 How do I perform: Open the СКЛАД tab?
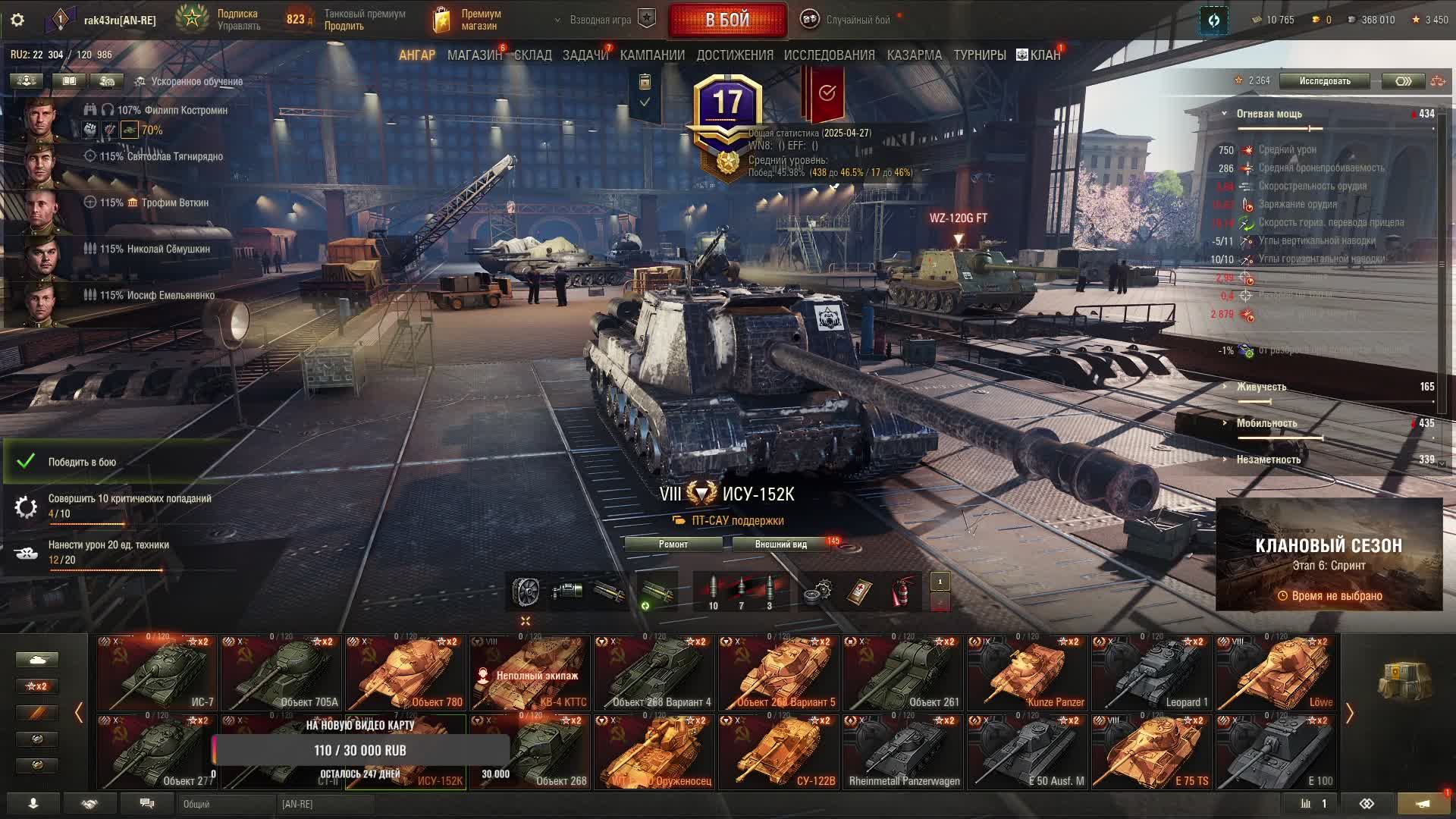(533, 55)
